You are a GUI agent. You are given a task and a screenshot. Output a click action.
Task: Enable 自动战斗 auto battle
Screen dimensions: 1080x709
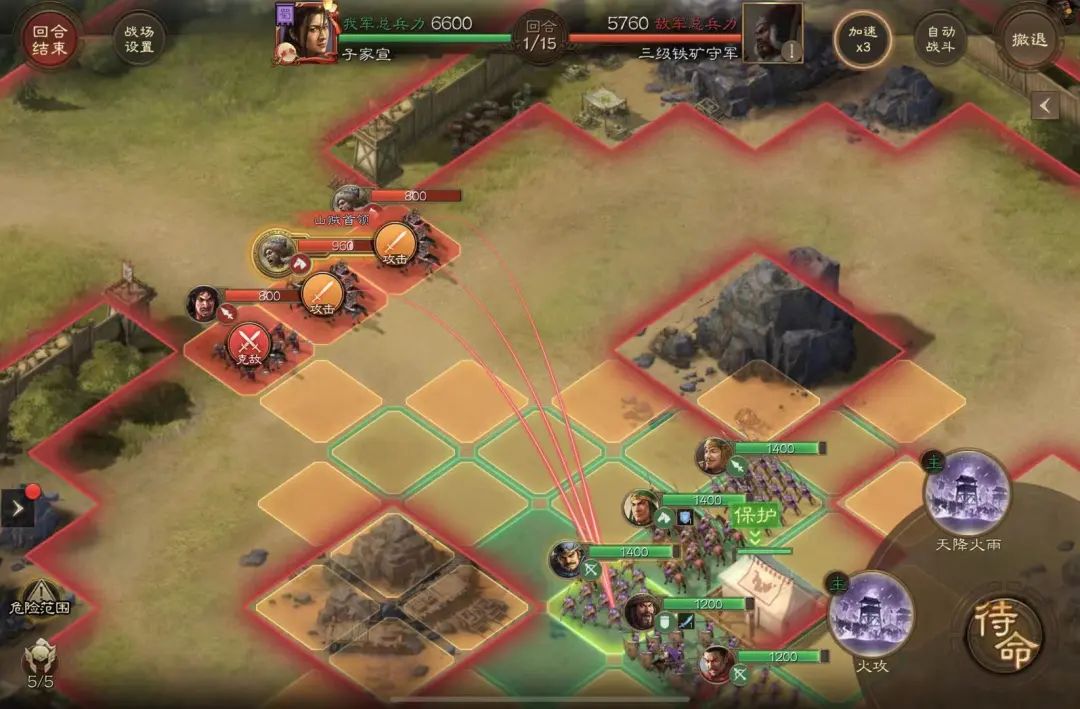tap(940, 39)
